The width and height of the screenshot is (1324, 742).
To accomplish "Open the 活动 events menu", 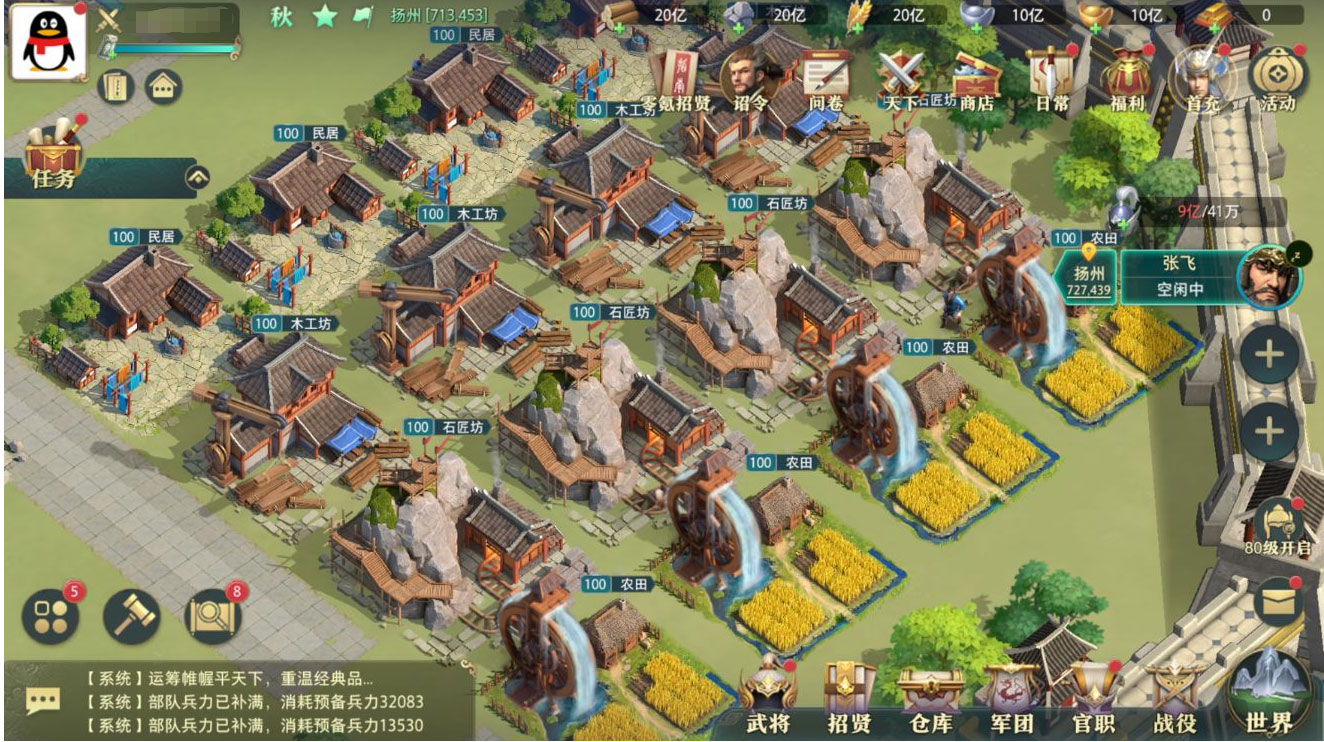I will (x=1277, y=78).
